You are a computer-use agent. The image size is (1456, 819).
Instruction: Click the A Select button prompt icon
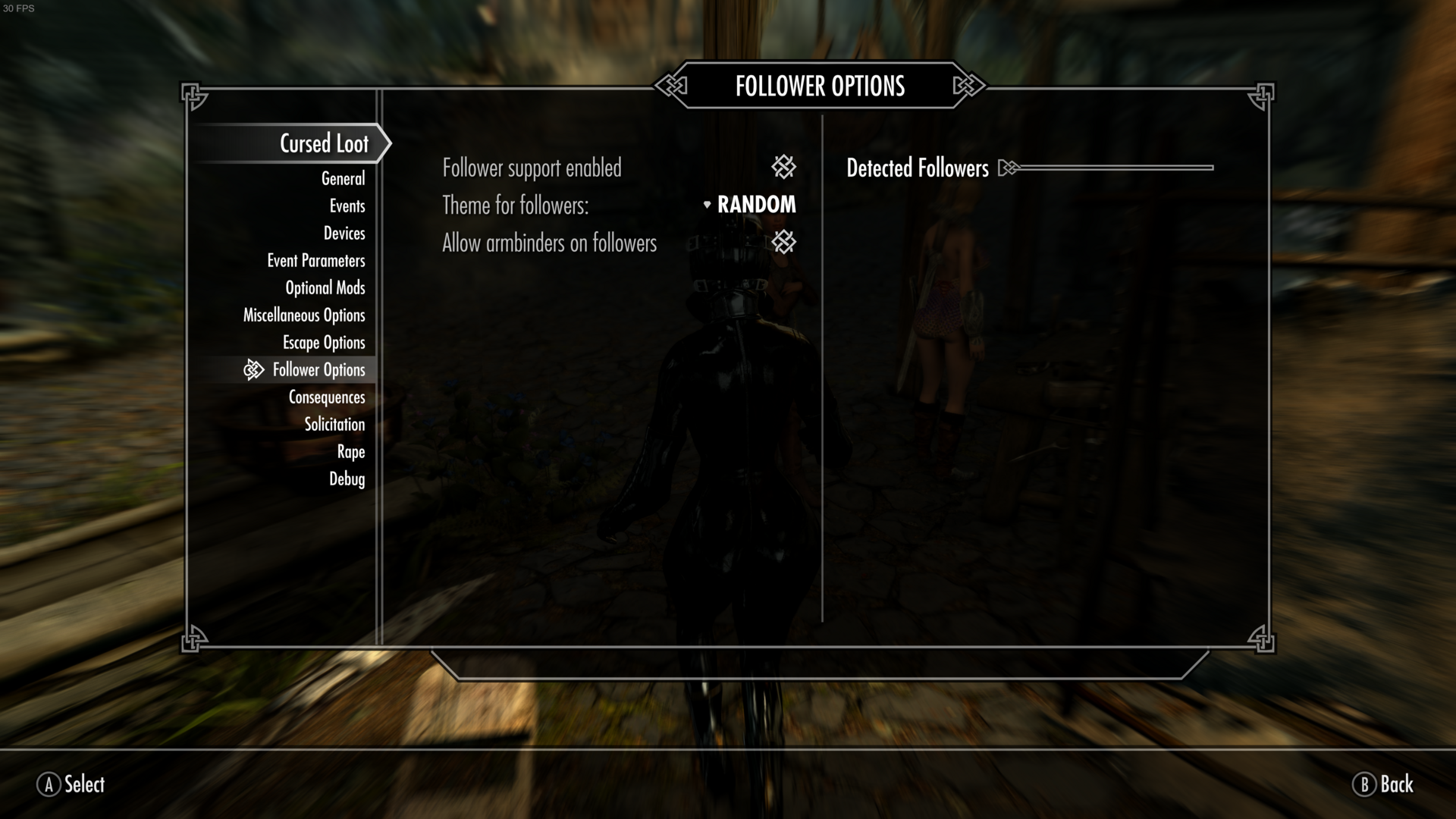(x=48, y=786)
